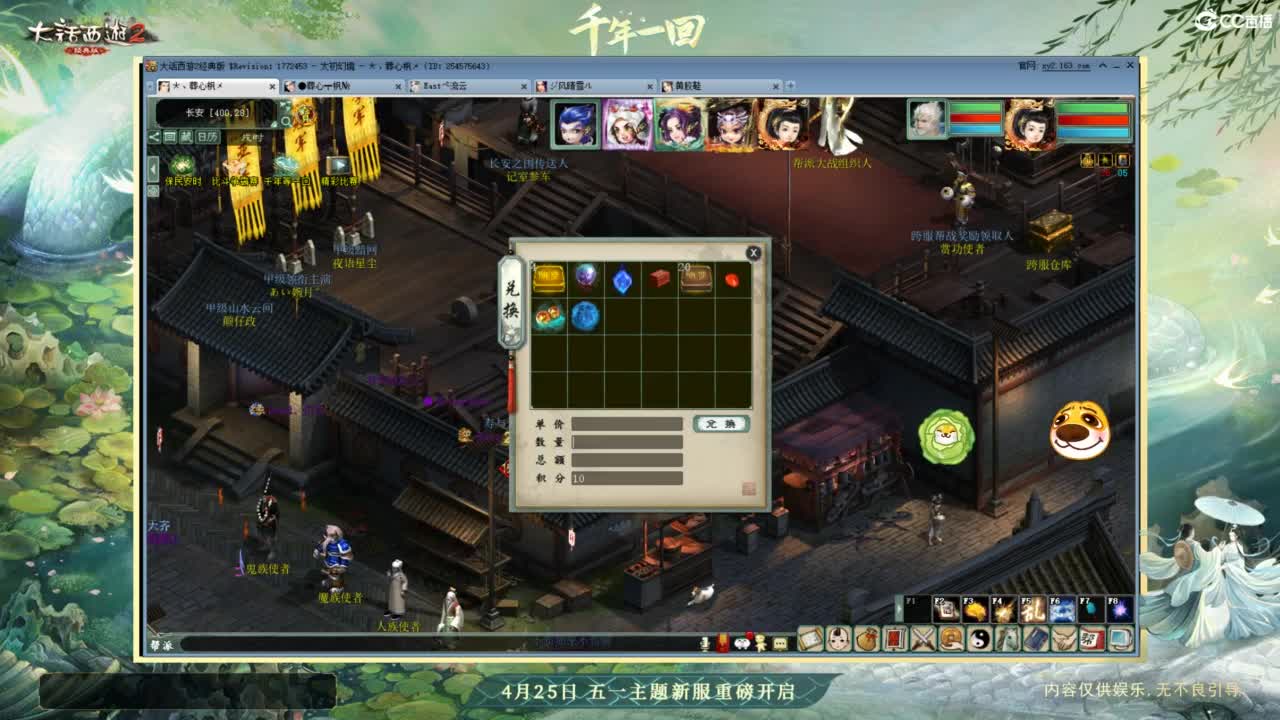The height and width of the screenshot is (720, 1280).
Task: Open the horse mount icon on the toolbar
Action: [x=1009, y=640]
